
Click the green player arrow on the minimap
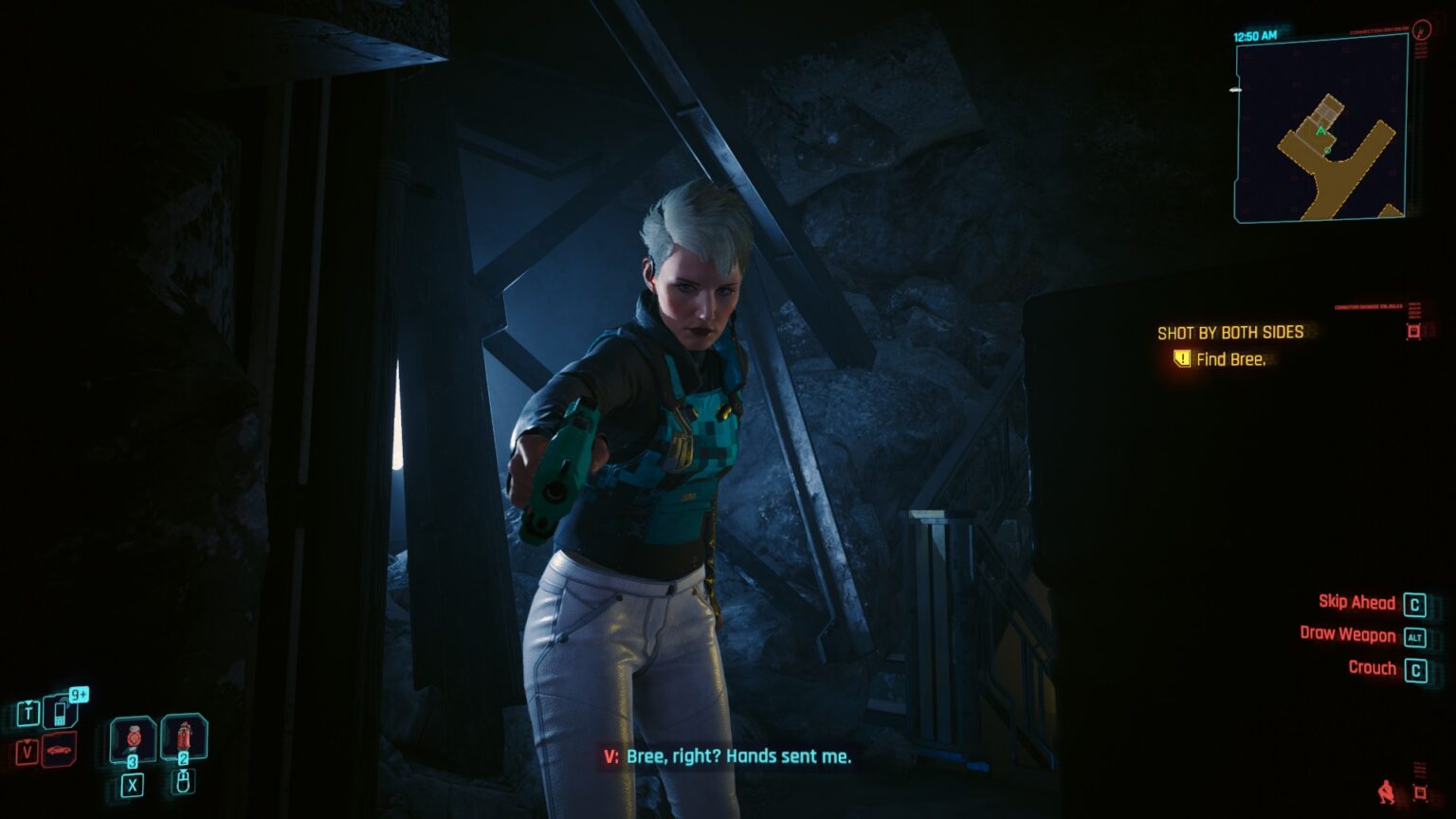coord(1320,132)
